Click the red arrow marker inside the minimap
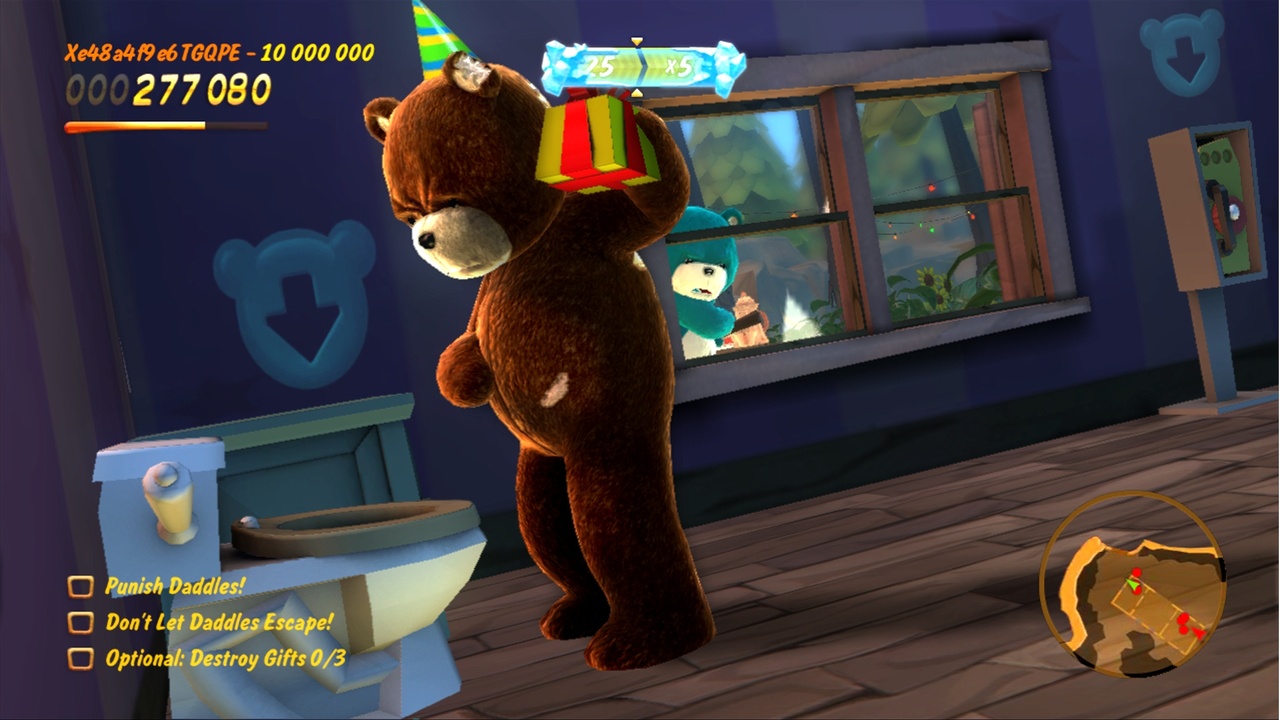Viewport: 1280px width, 720px height. 1197,632
